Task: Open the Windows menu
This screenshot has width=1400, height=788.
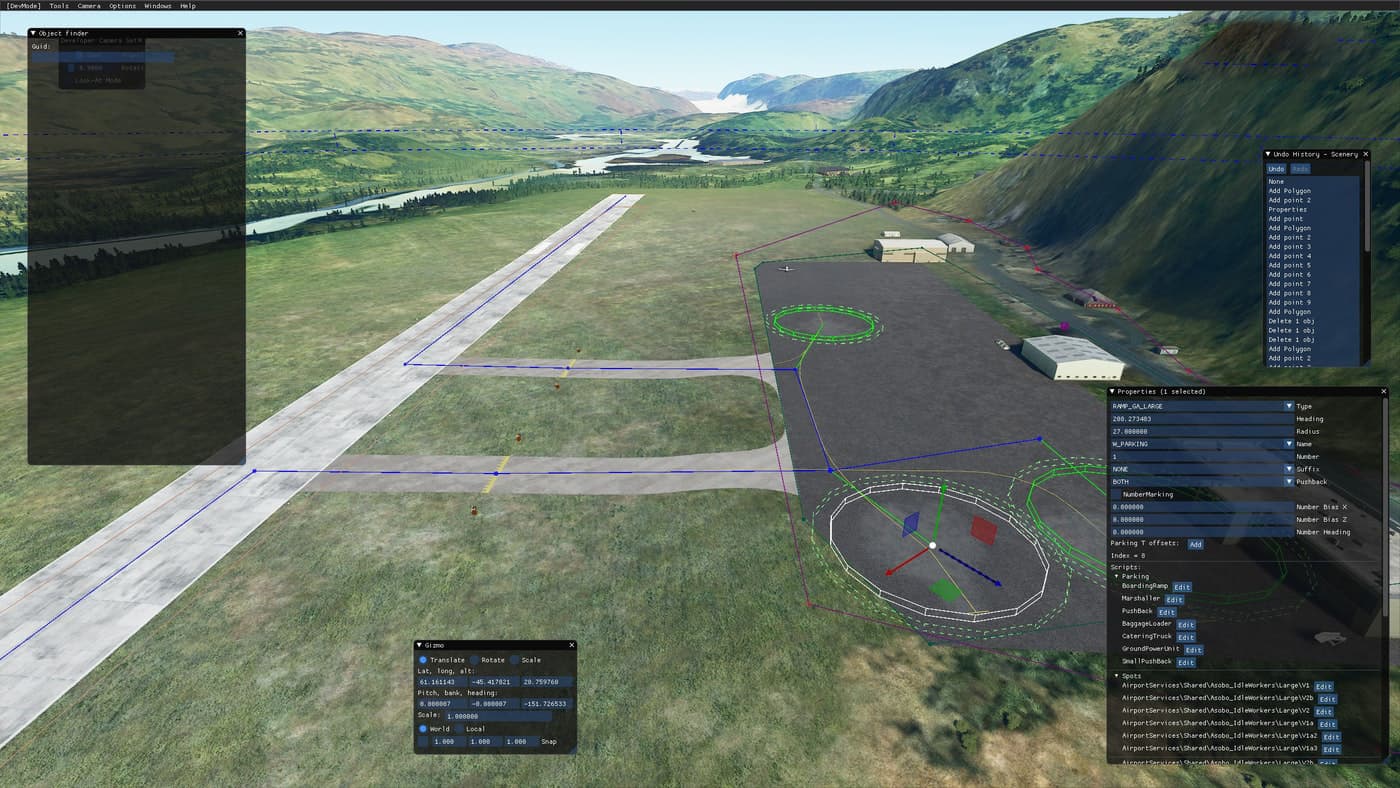Action: click(157, 6)
